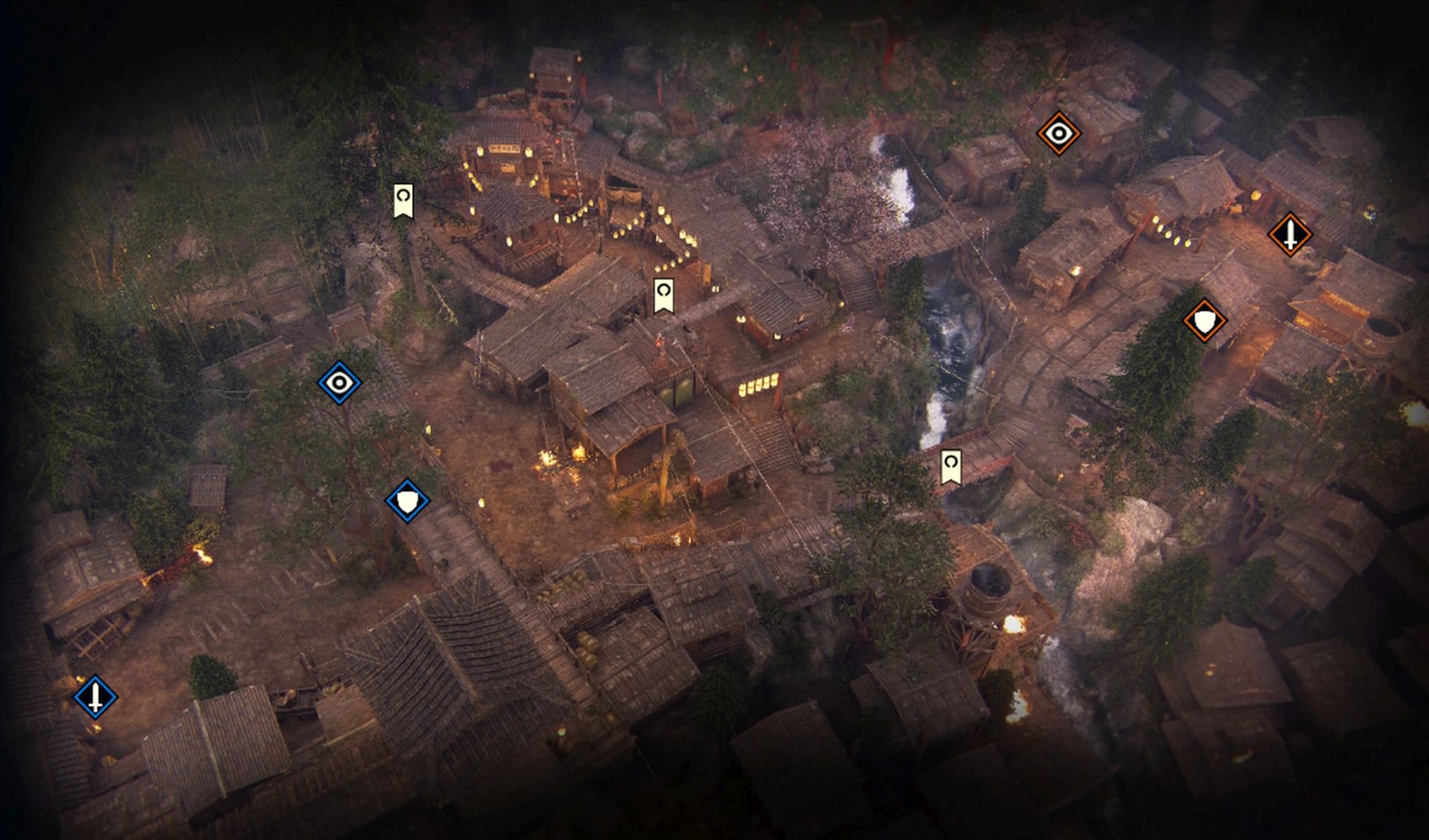Select the blue shield map marker

click(x=408, y=501)
